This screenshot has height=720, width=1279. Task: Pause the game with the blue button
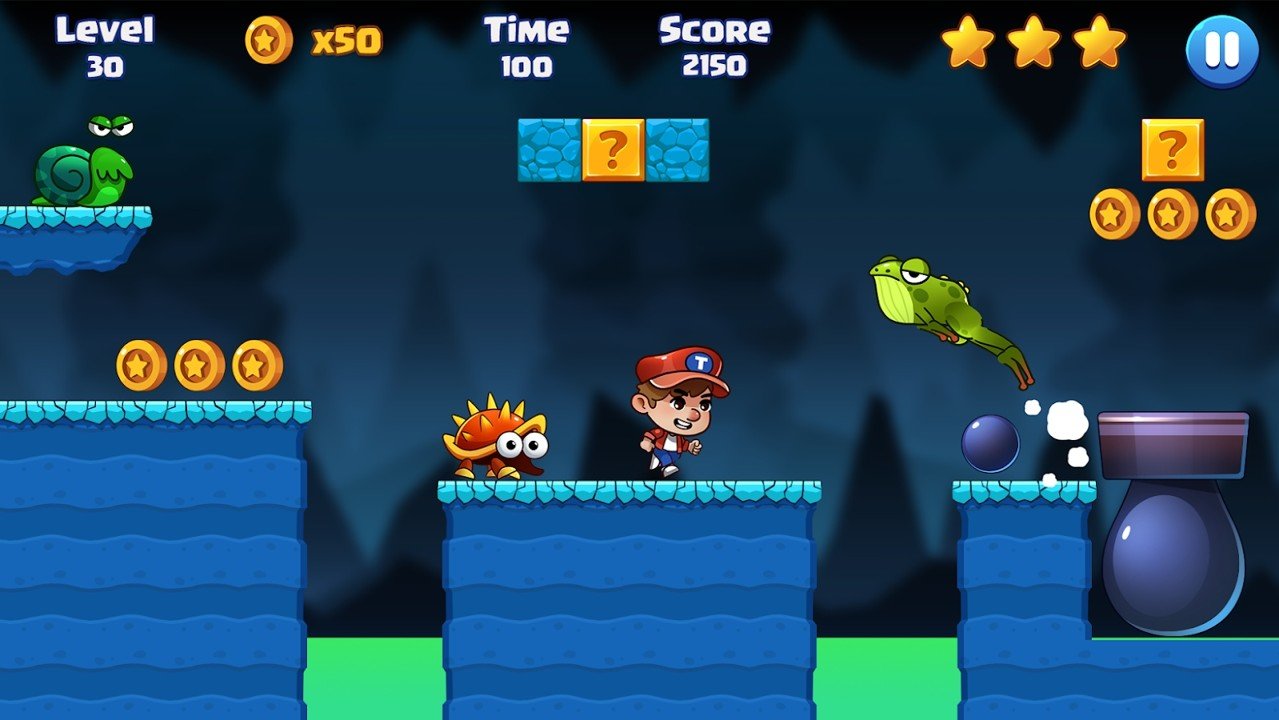tap(1222, 50)
